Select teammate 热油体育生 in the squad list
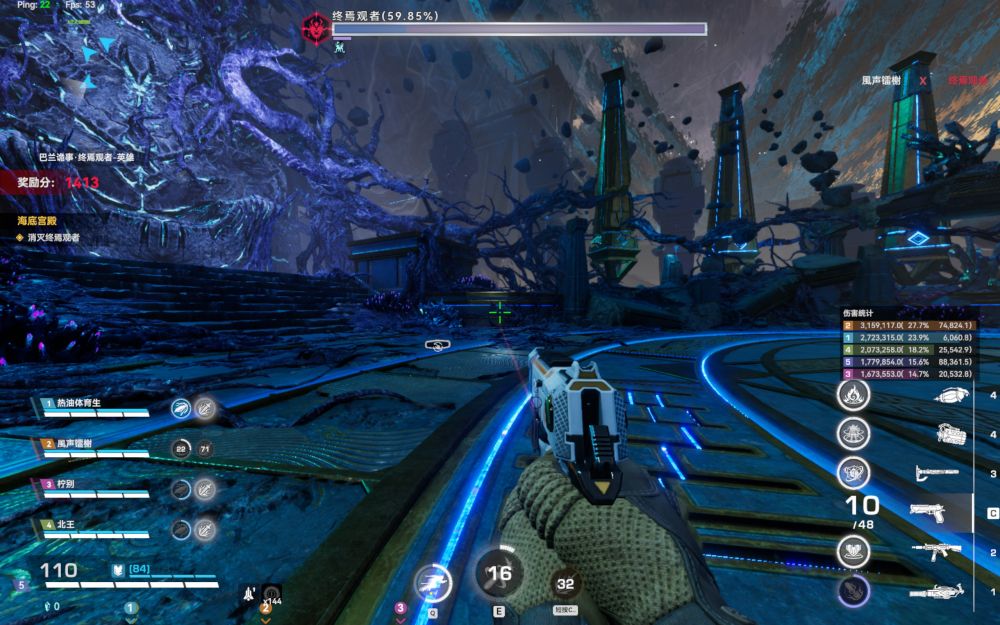The width and height of the screenshot is (1000, 625). (94, 405)
